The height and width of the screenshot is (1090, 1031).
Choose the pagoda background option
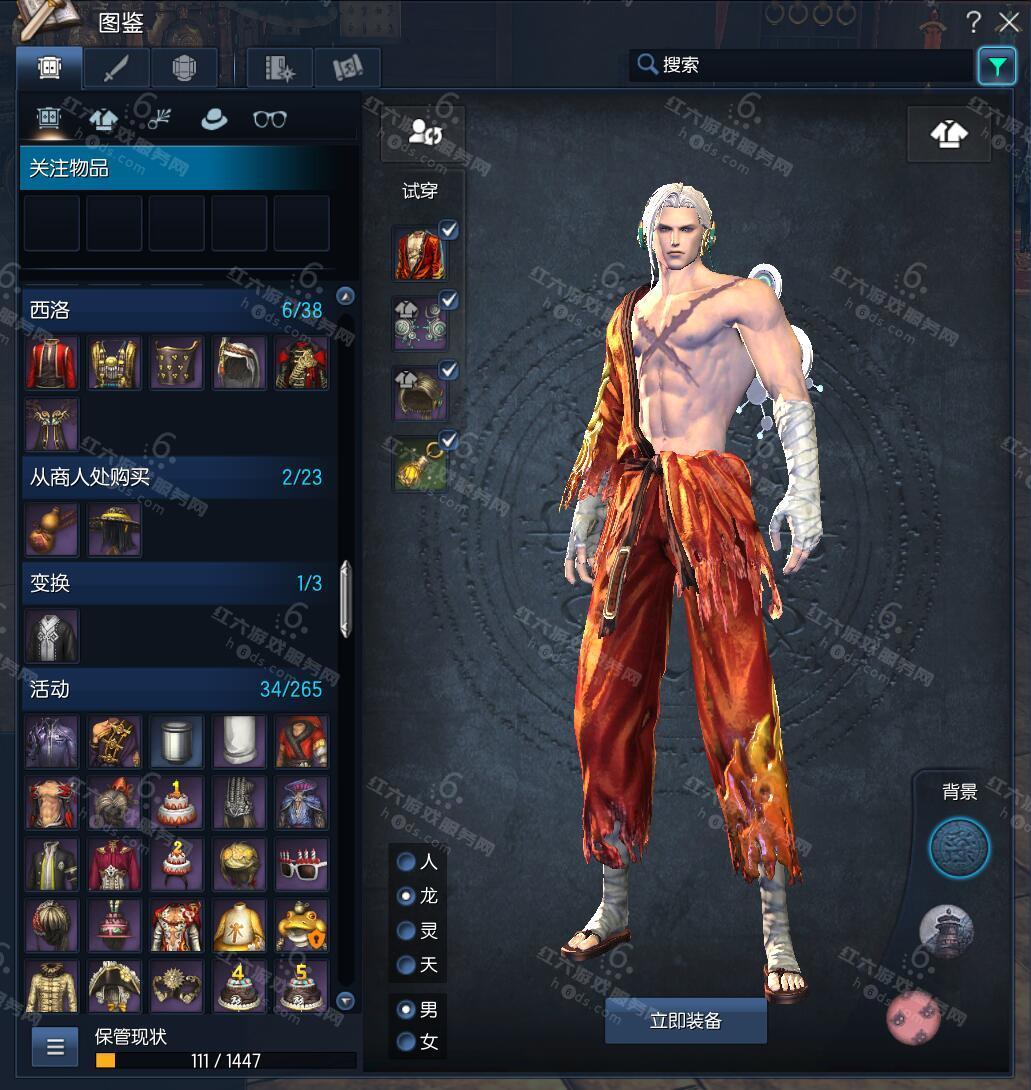click(x=946, y=933)
